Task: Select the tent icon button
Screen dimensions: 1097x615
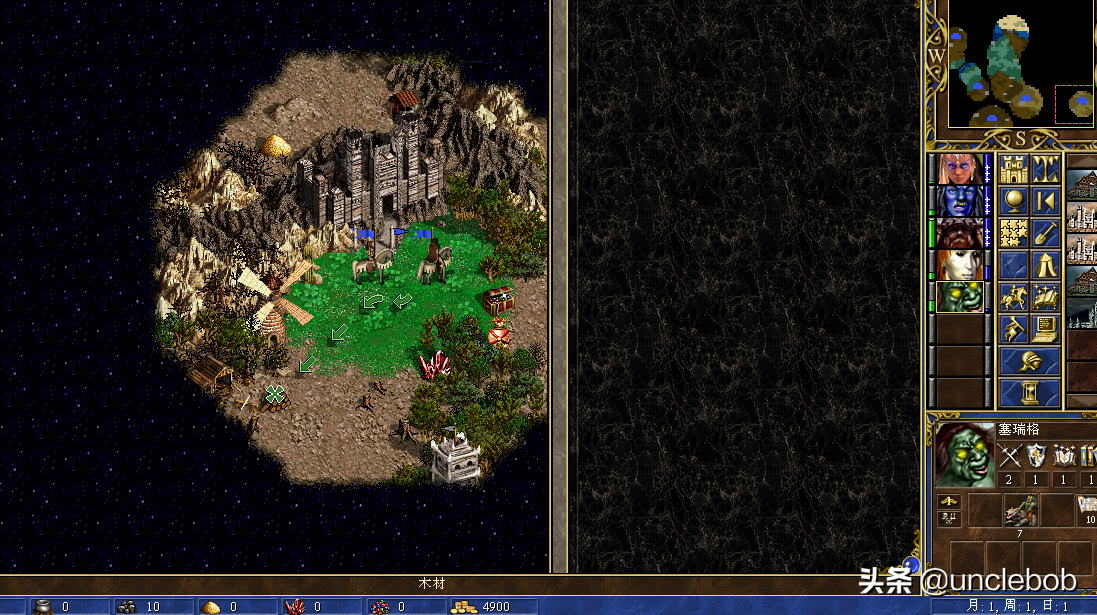Action: pyautogui.click(x=1046, y=265)
